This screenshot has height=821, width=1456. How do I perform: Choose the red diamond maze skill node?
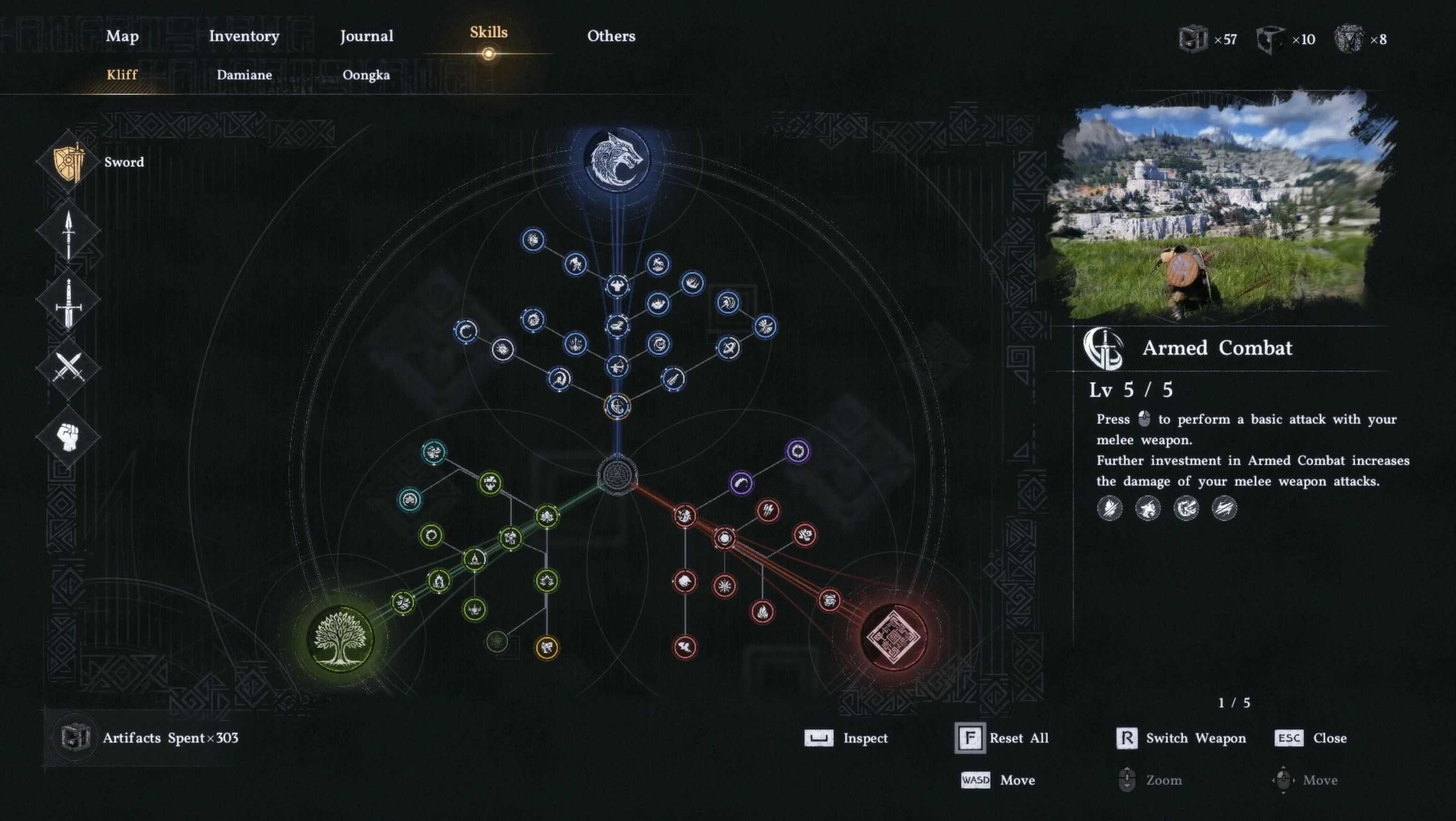tap(893, 637)
